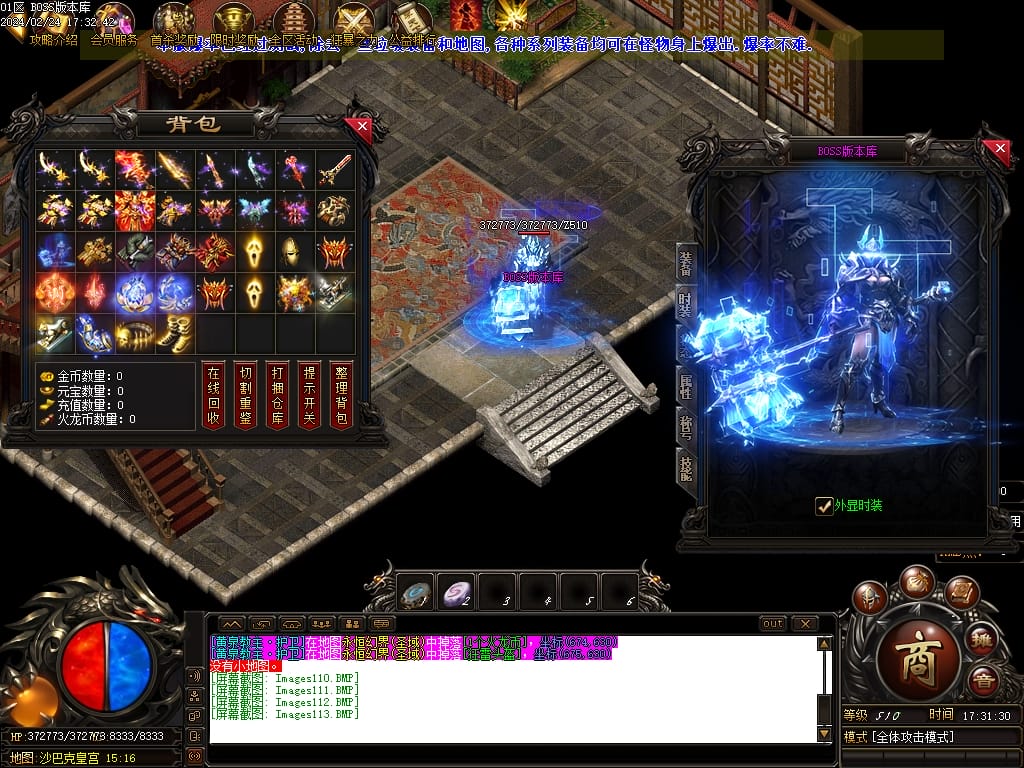Open the 属性 attributes tab
Viewport: 1024px width, 768px height.
click(x=686, y=385)
